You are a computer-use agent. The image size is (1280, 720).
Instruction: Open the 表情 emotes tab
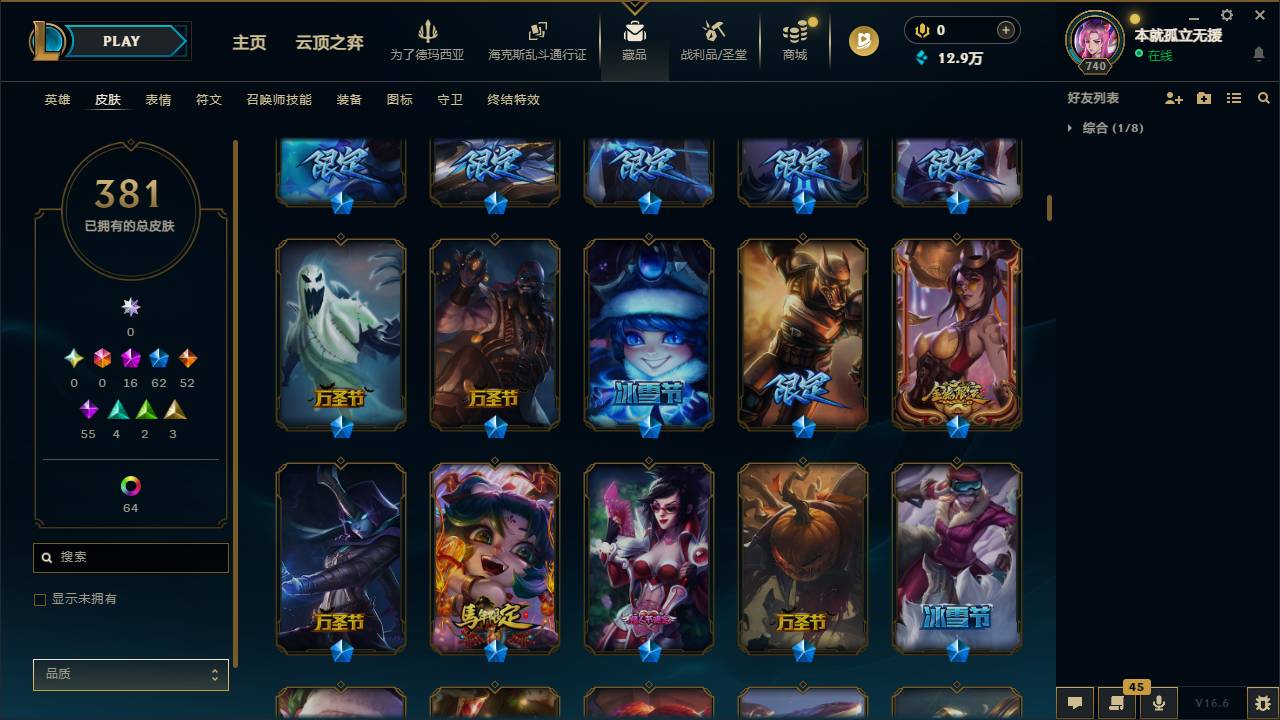pos(156,100)
